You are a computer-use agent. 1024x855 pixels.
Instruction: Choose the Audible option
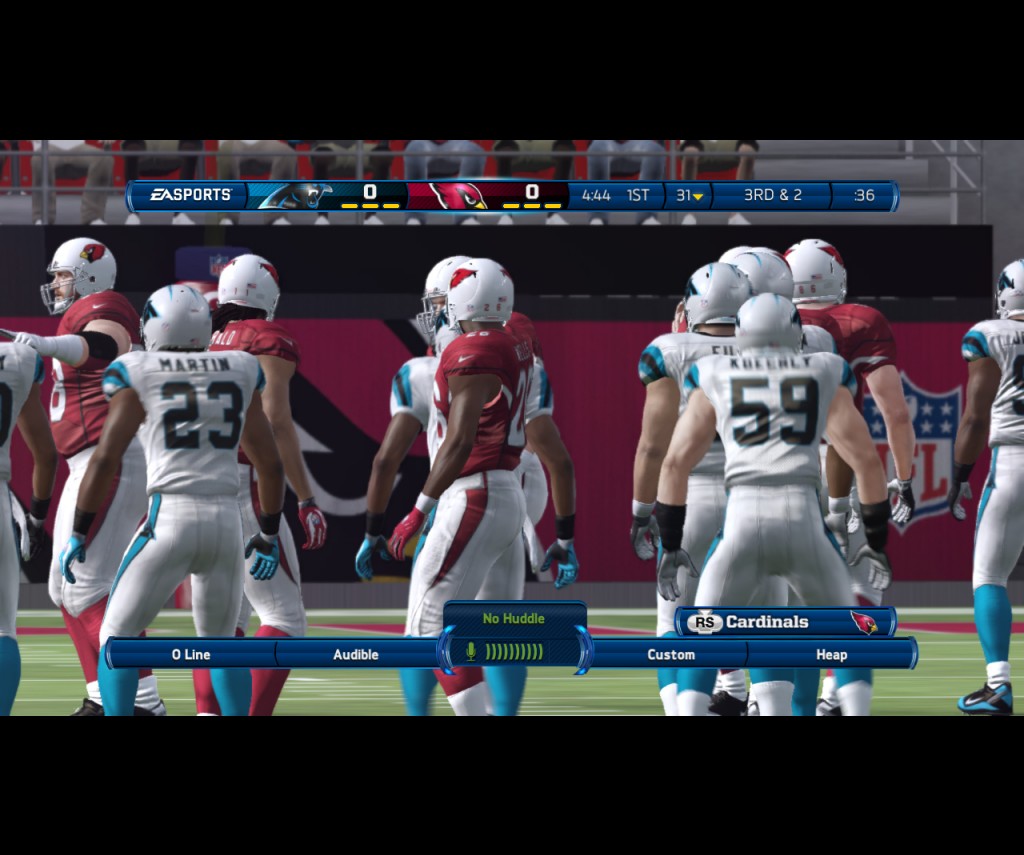[356, 654]
